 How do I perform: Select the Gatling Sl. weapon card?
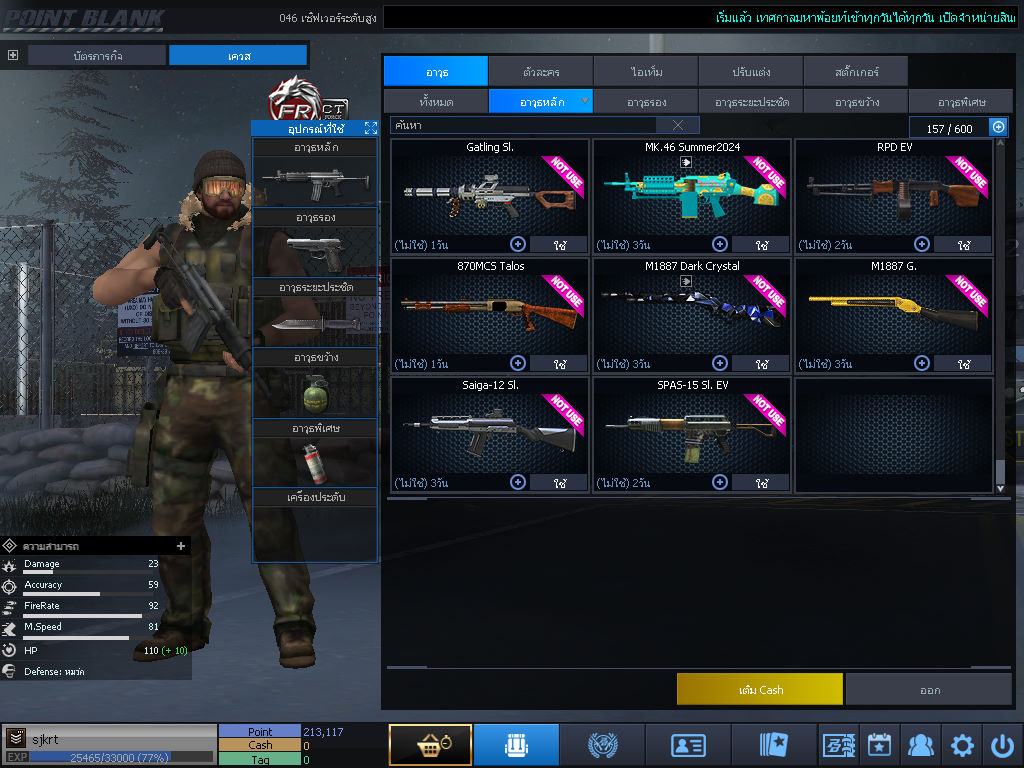(489, 190)
